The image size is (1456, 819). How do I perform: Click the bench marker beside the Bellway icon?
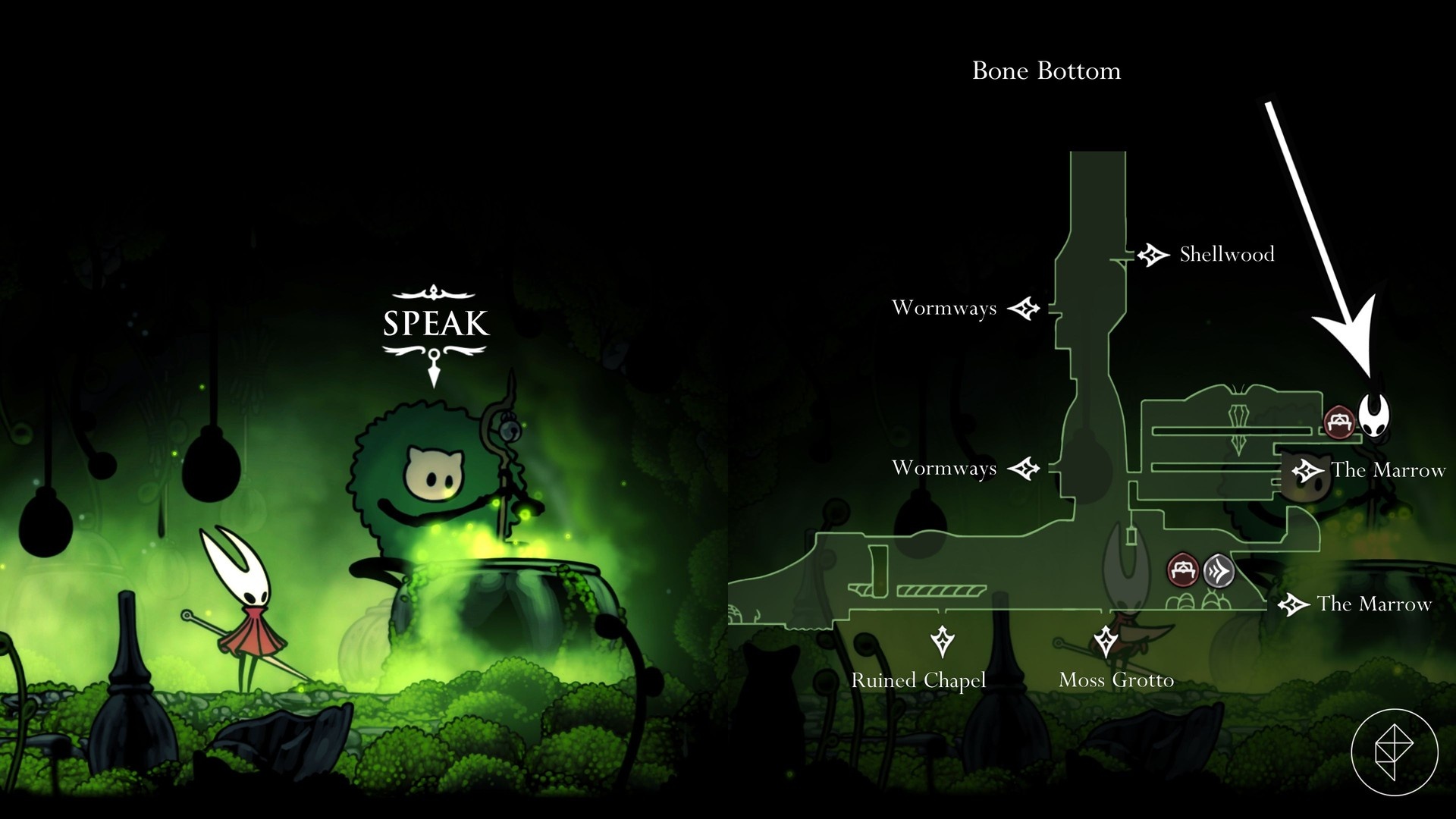(1183, 570)
